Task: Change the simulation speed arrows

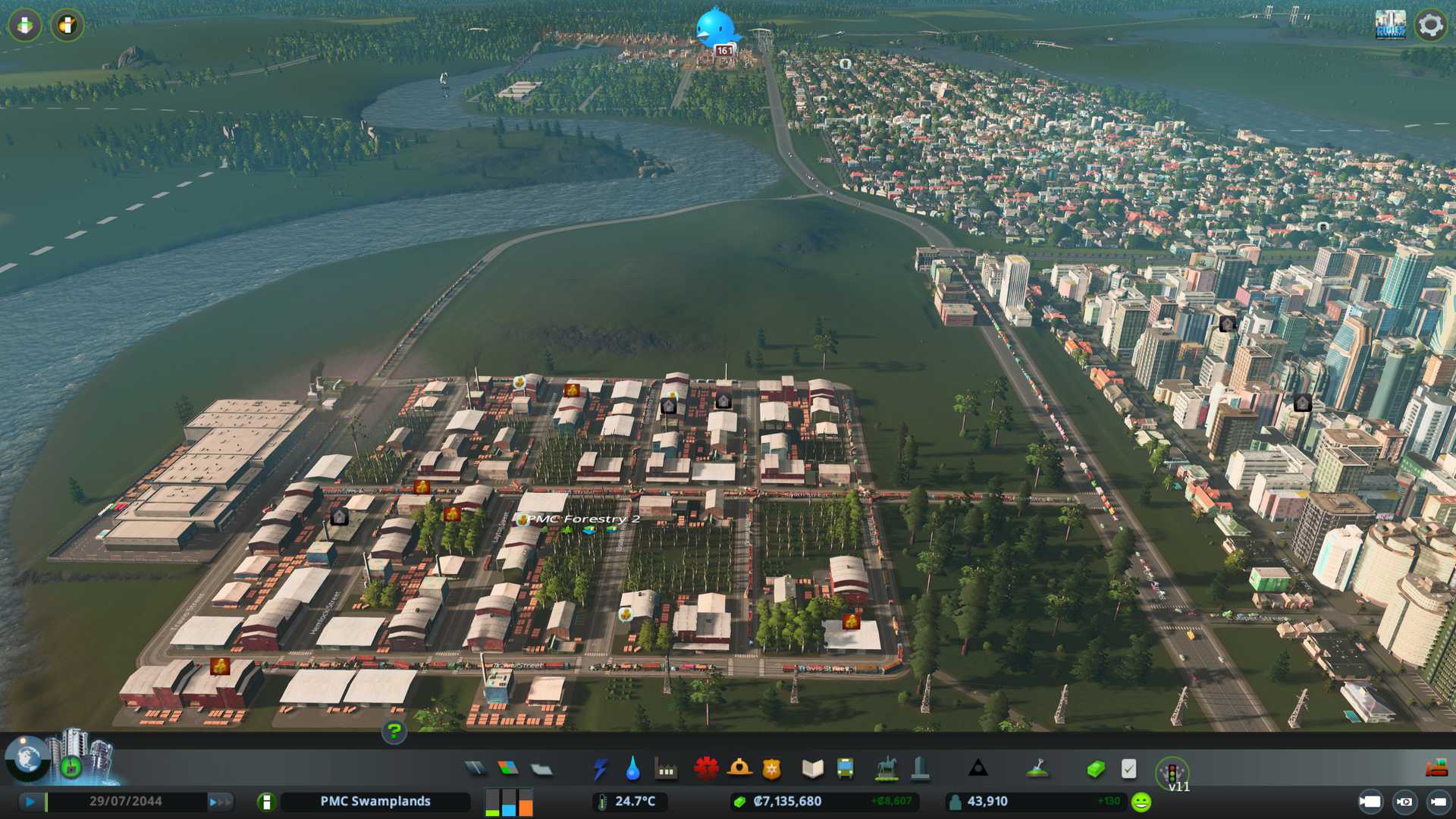Action: pyautogui.click(x=219, y=802)
